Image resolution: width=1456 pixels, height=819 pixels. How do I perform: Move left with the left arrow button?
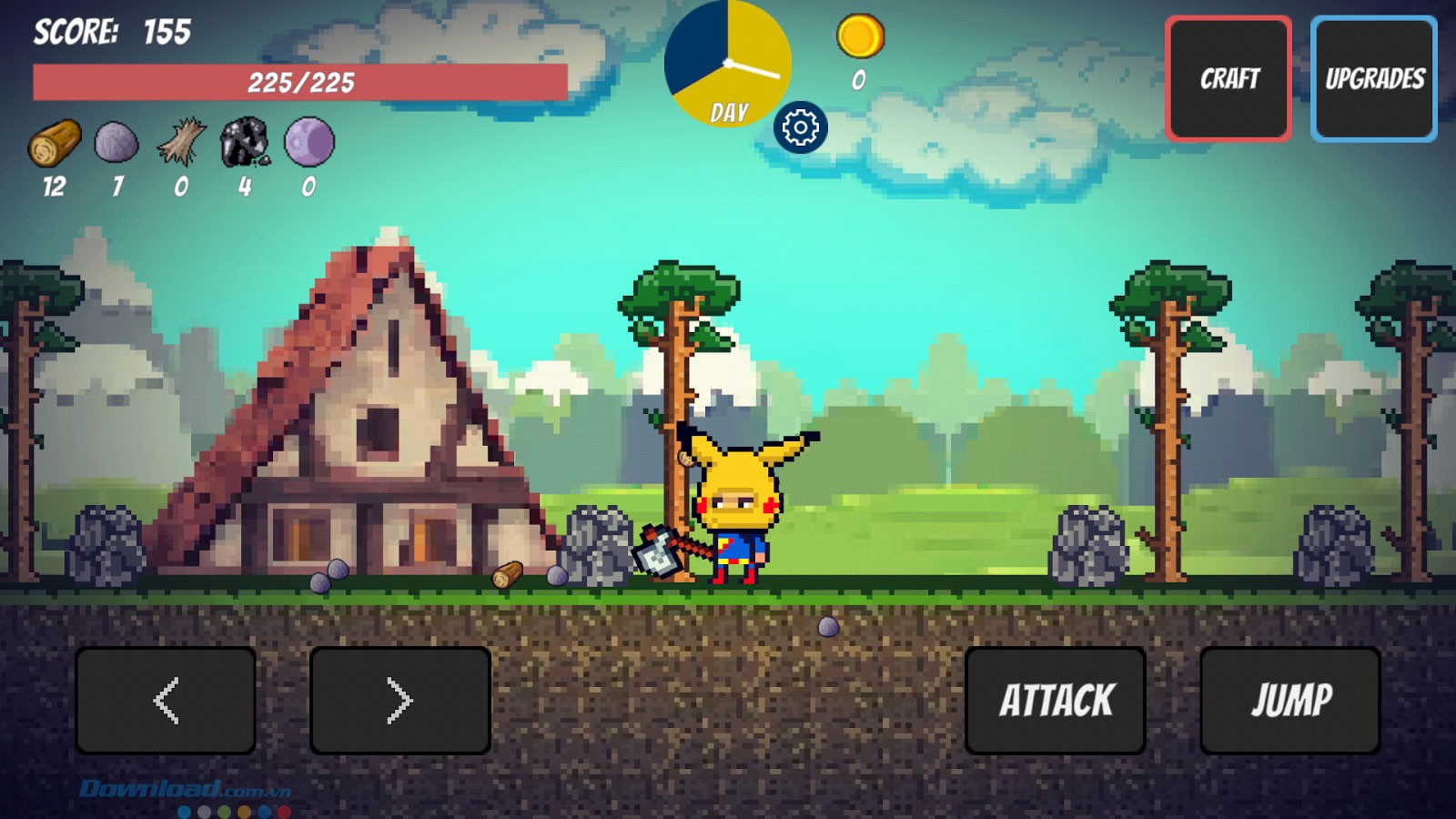166,701
